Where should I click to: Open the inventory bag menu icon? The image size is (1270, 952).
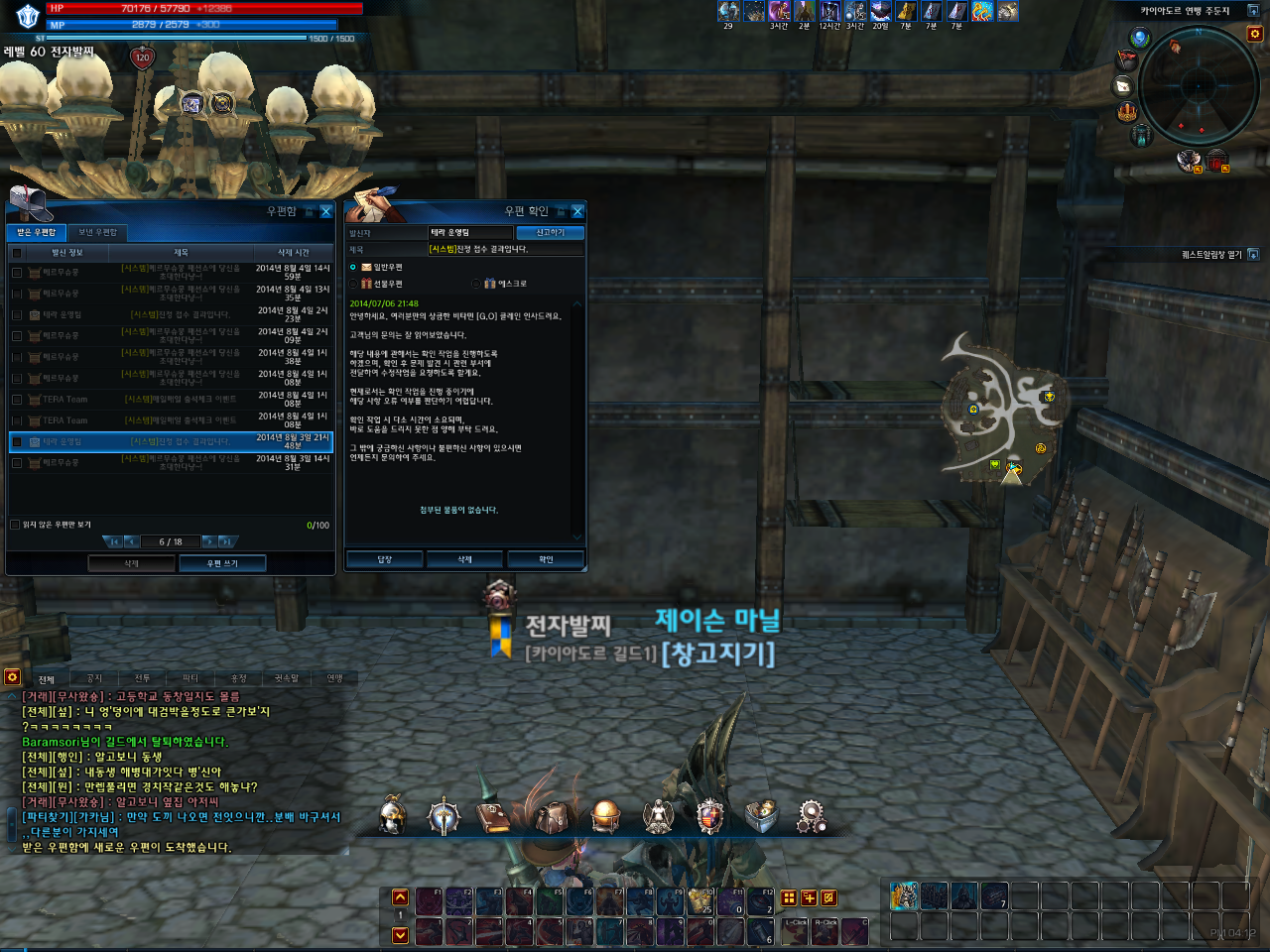[551, 816]
